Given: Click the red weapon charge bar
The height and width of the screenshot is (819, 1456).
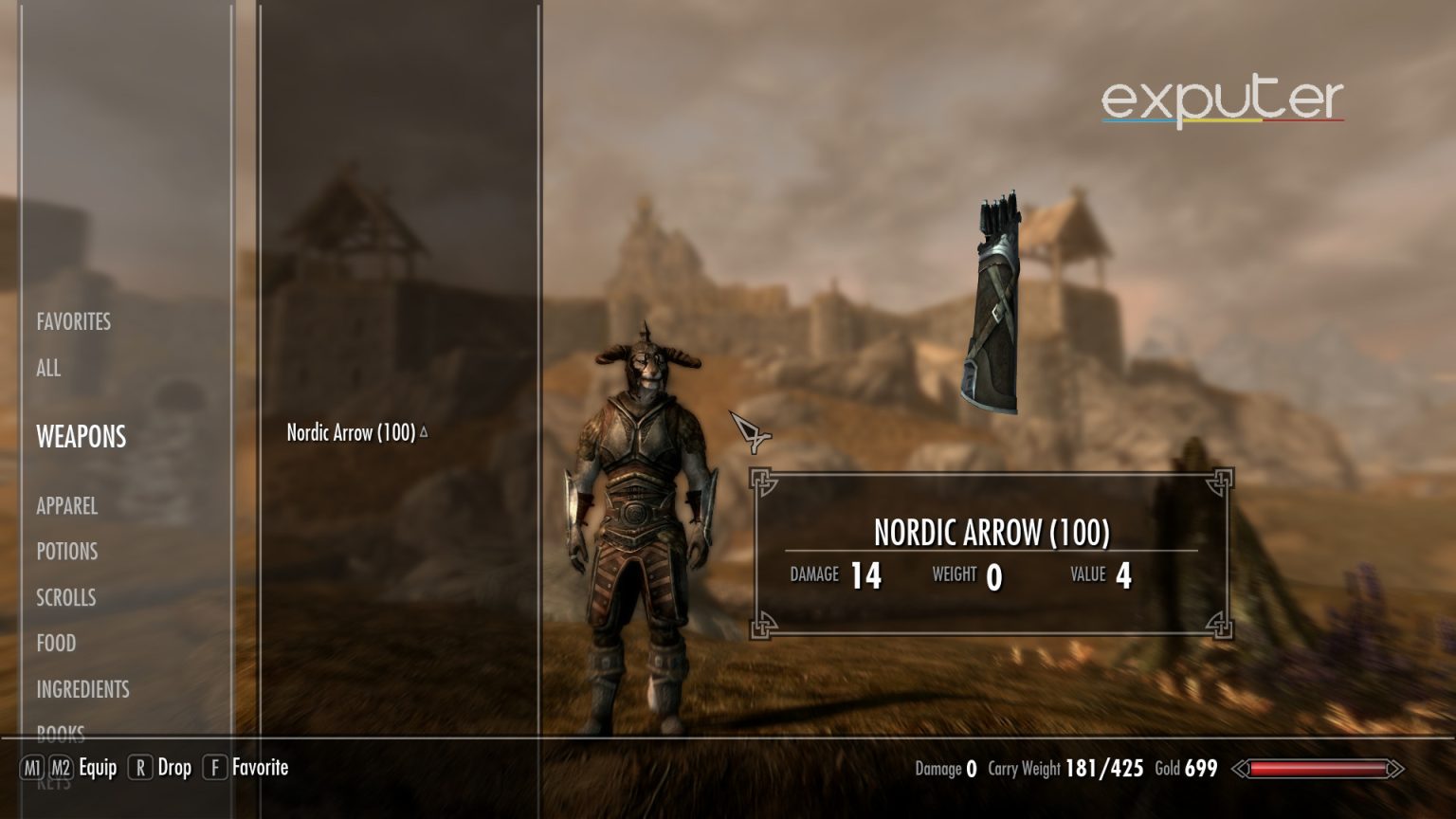Looking at the screenshot, I should [x=1317, y=770].
